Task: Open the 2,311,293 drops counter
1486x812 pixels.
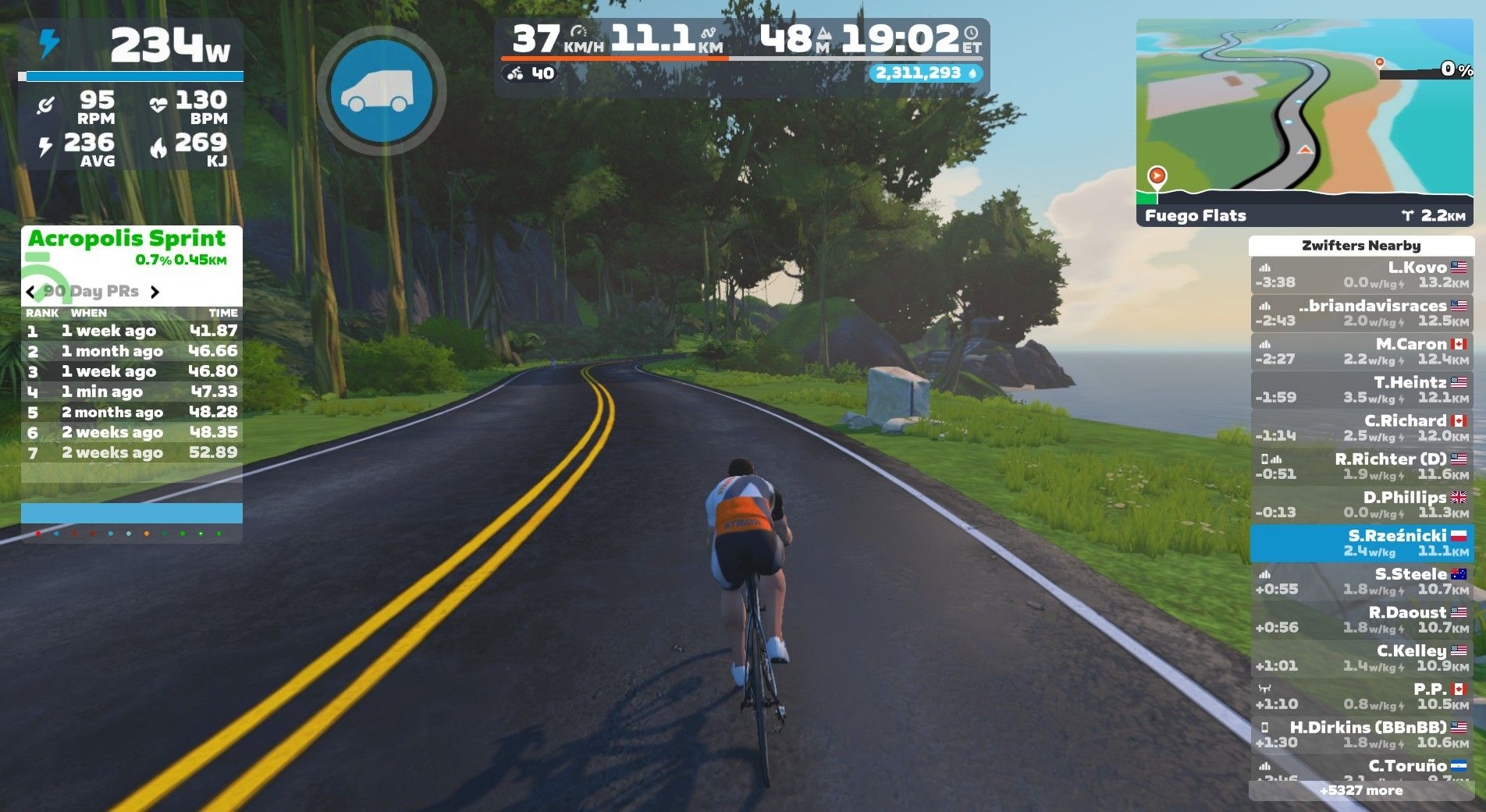Action: coord(926,73)
